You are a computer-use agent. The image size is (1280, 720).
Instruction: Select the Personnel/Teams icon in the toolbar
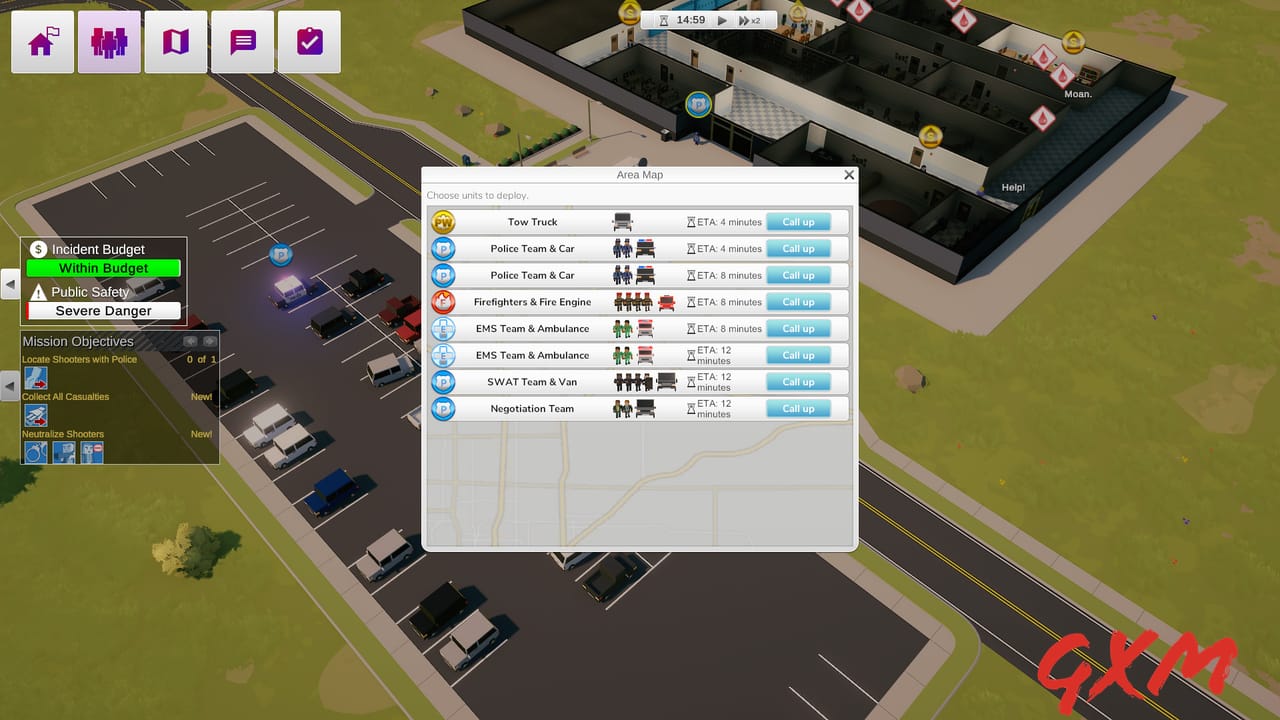pos(108,41)
